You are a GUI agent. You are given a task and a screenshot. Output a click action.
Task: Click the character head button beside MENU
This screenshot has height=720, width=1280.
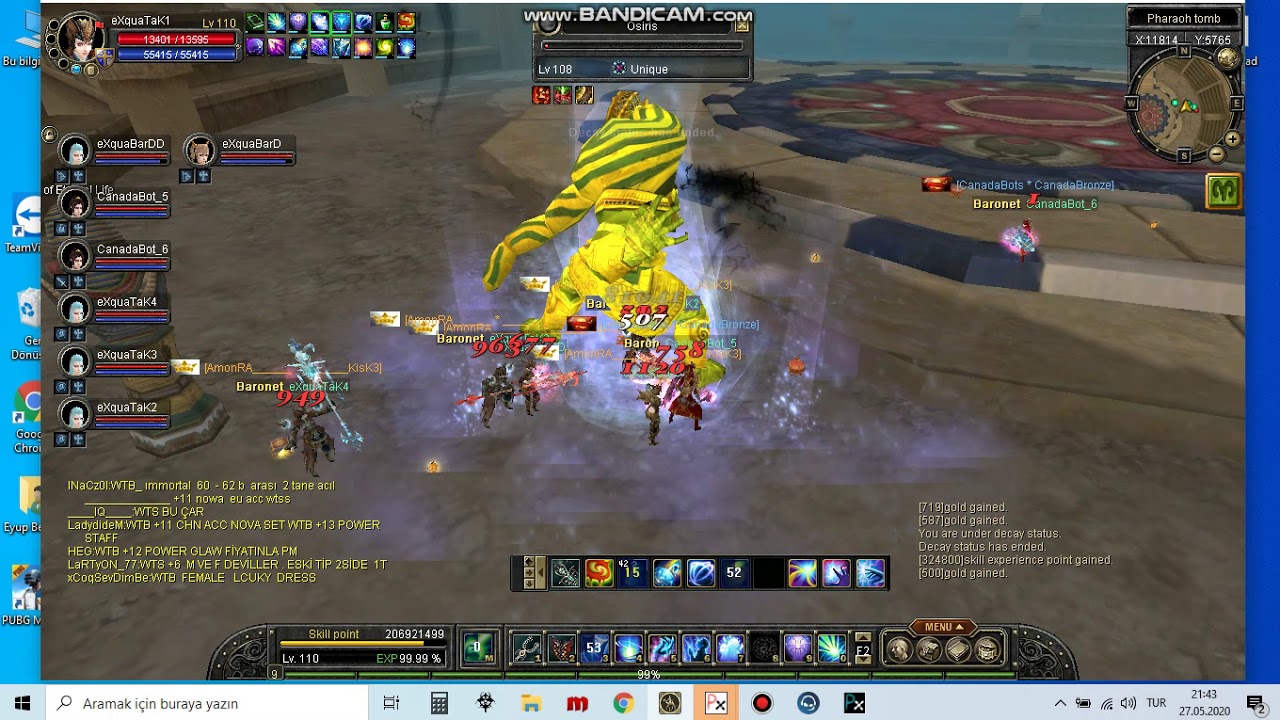900,649
